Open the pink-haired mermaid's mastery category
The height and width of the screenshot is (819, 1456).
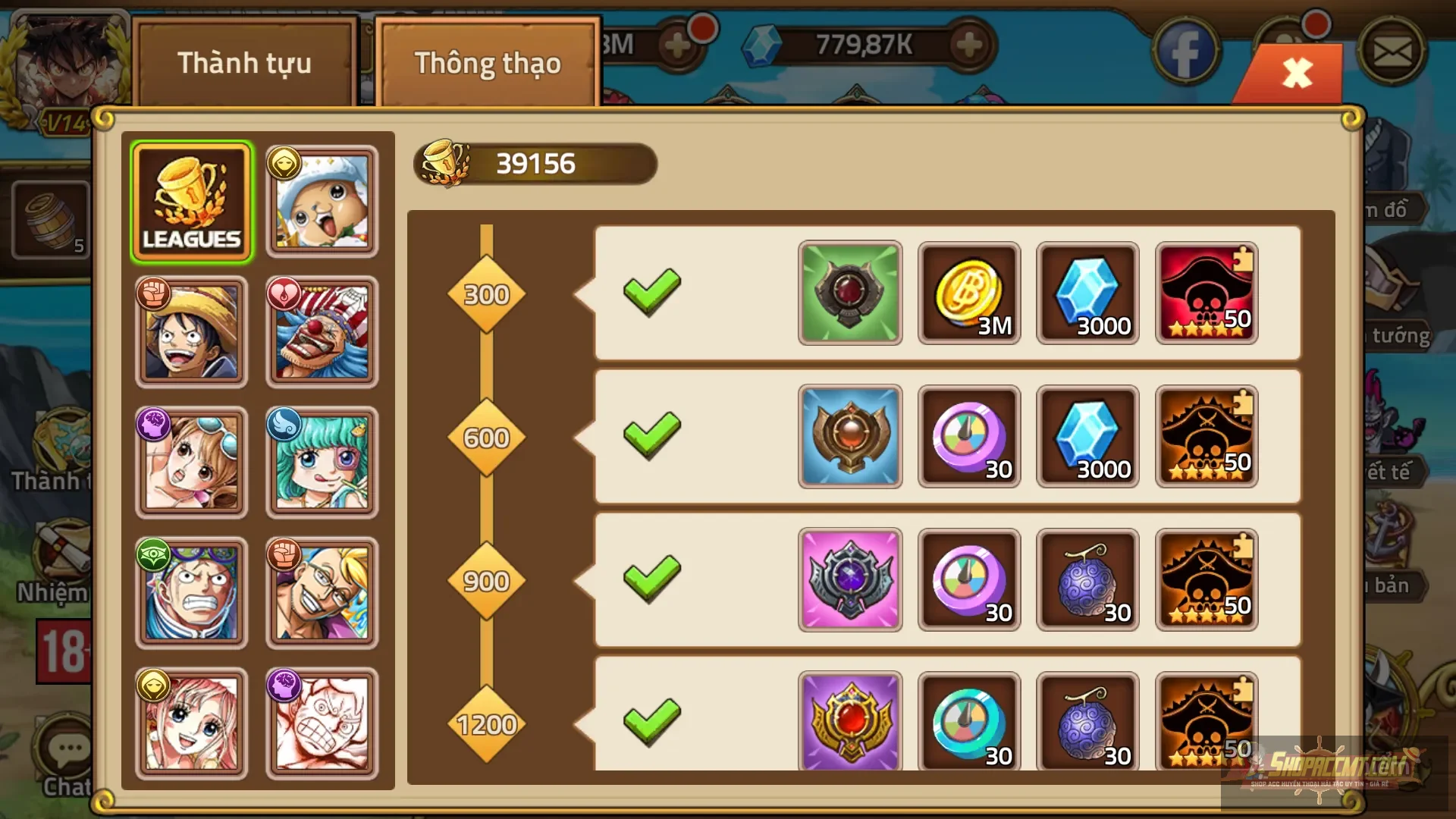tap(192, 724)
